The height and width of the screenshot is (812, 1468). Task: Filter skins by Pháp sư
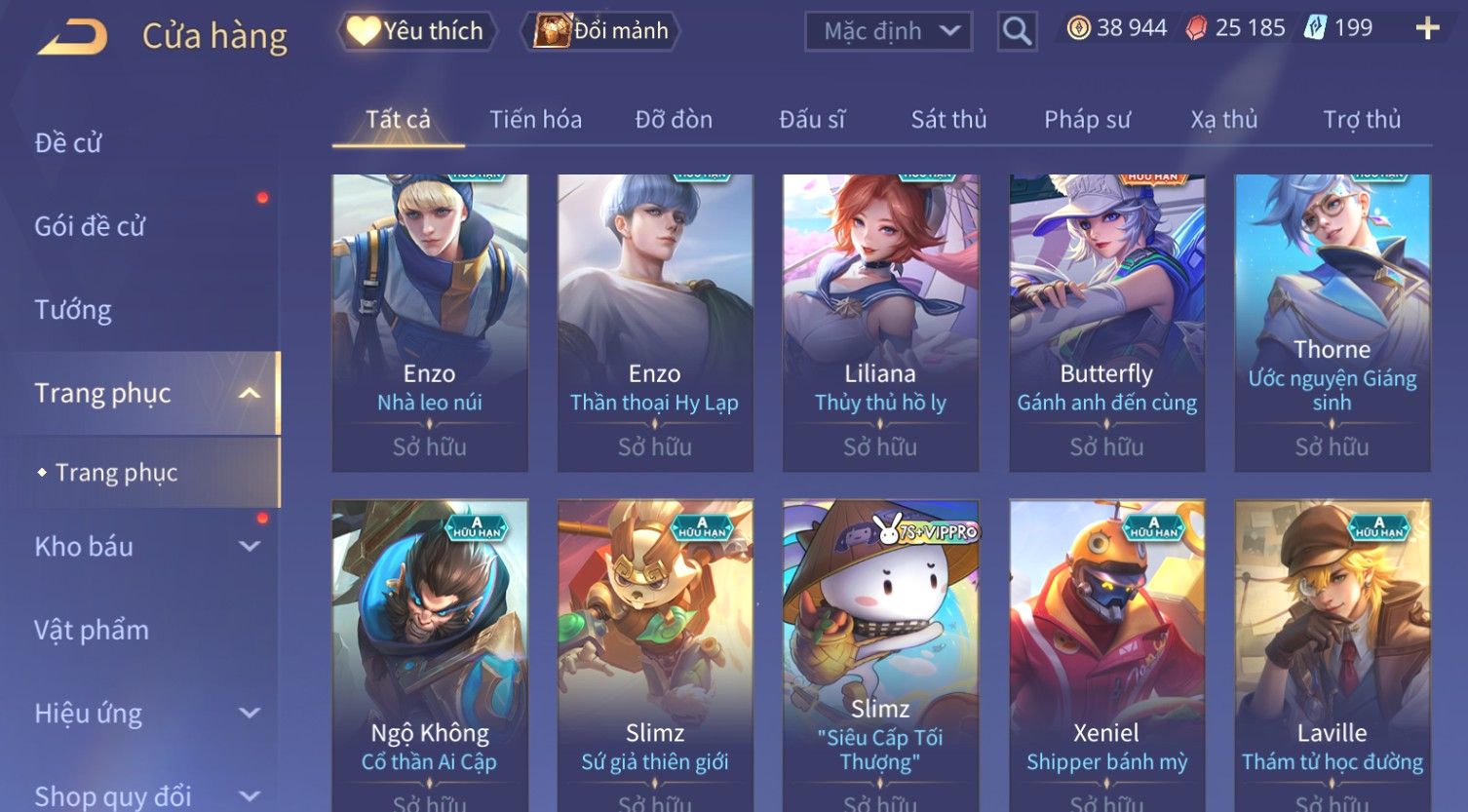[x=1087, y=120]
